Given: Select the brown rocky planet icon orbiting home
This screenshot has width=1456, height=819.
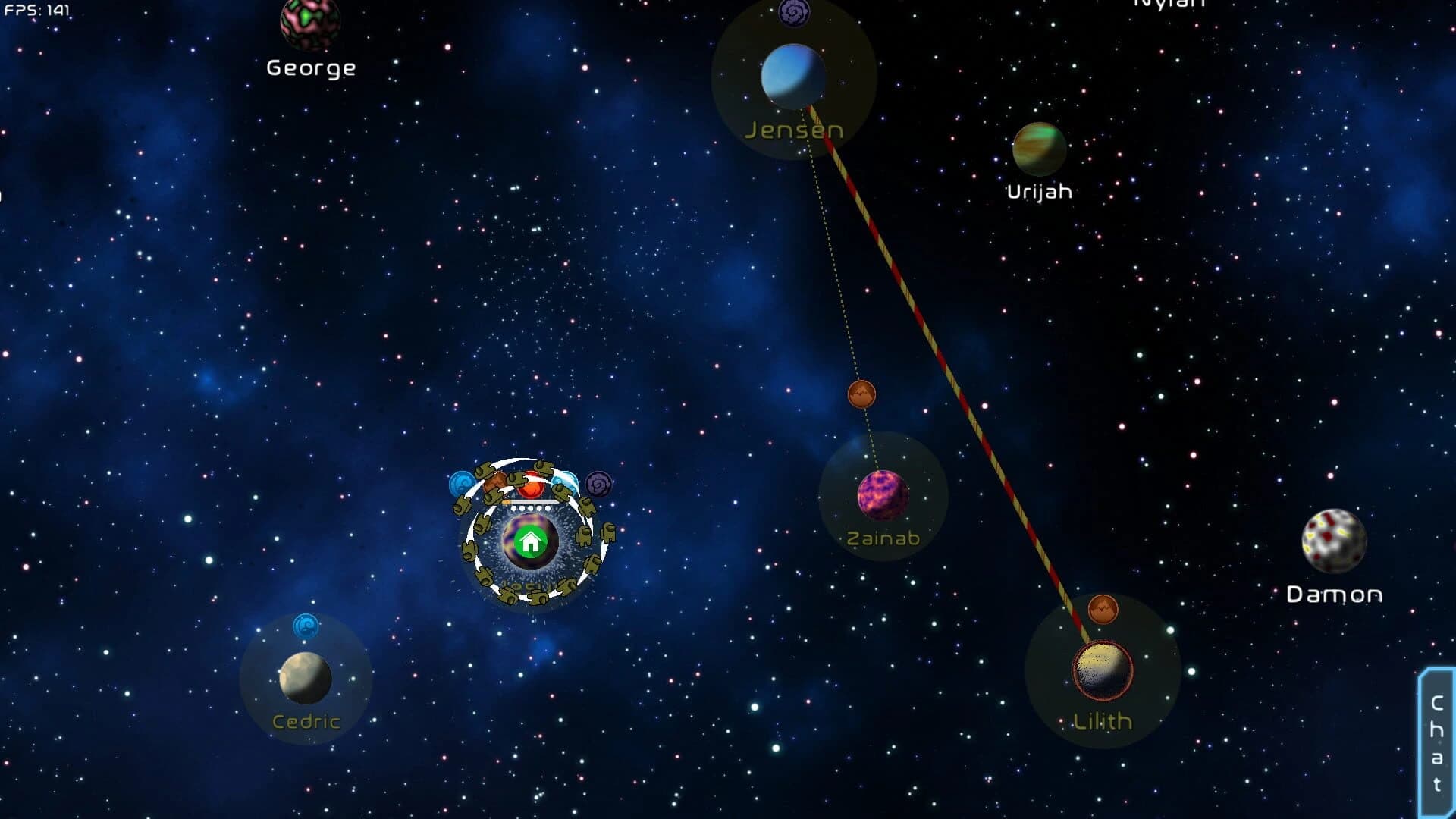Looking at the screenshot, I should (495, 482).
